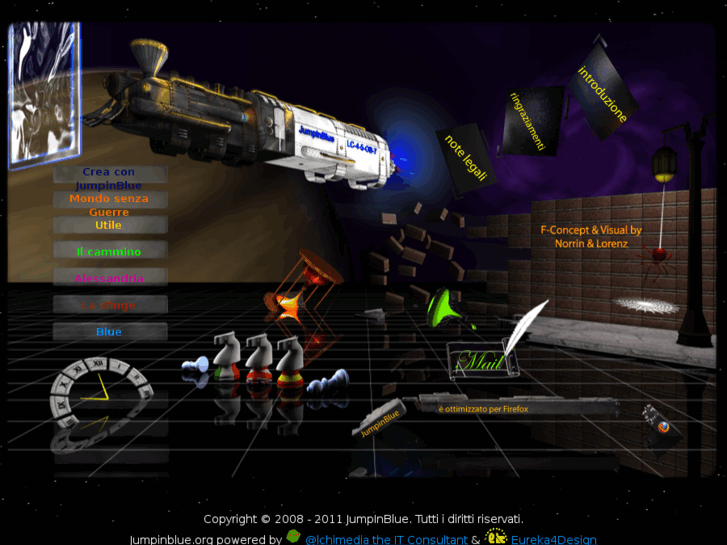This screenshot has height=545, width=727.
Task: Click the "Blue" menu button
Action: [109, 332]
